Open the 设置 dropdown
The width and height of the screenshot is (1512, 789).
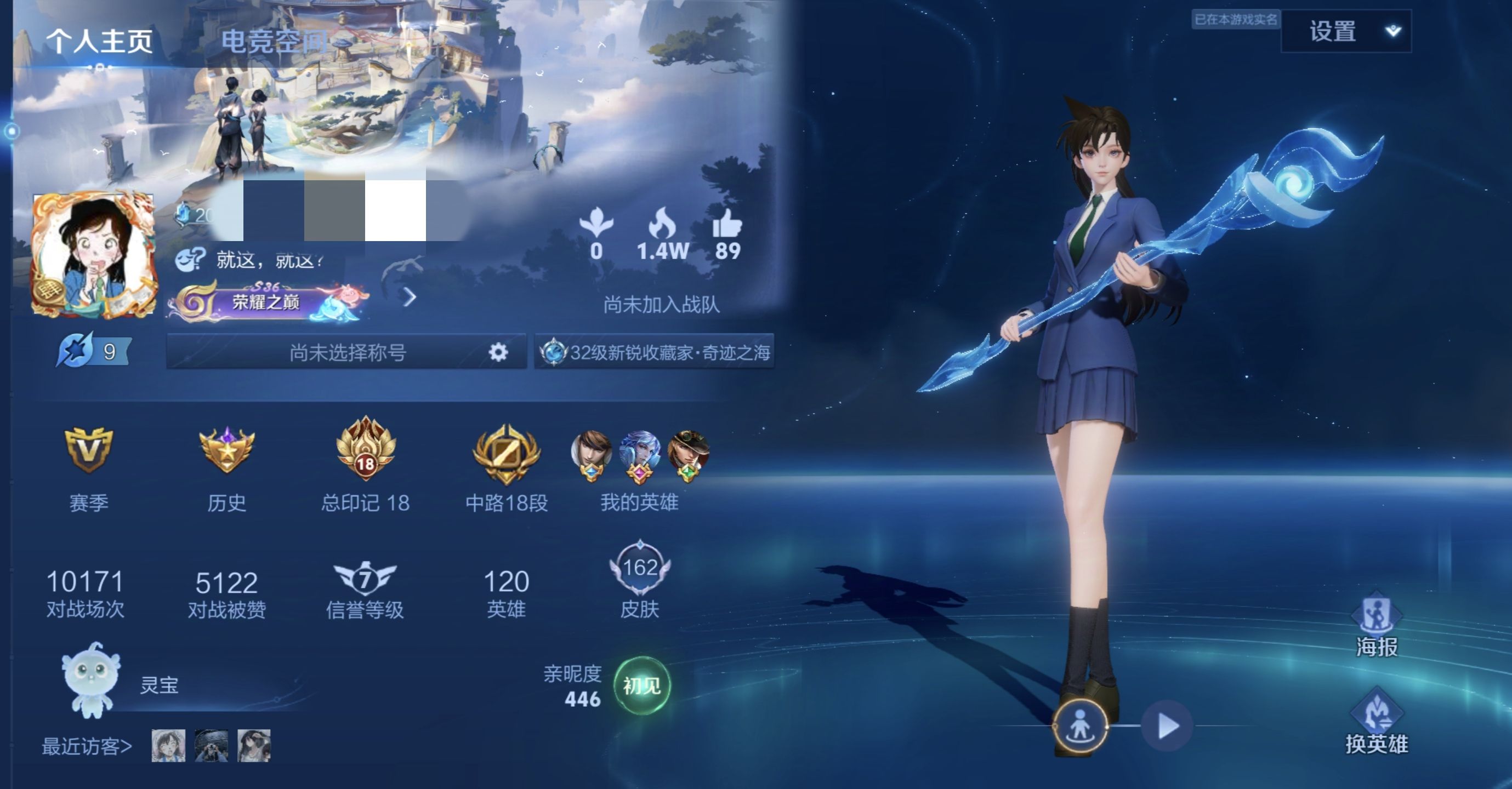[x=1346, y=31]
